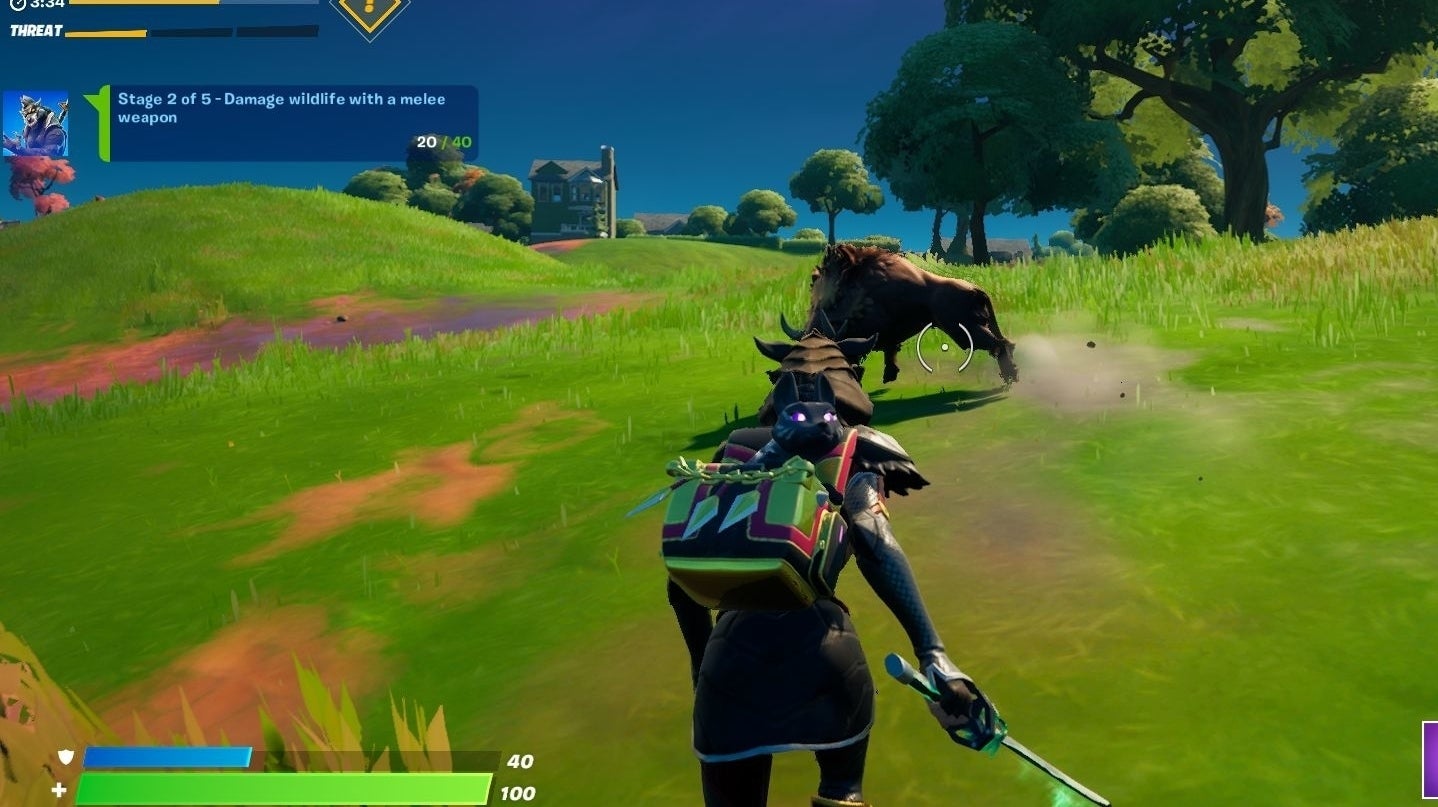Select the quest panel header text

point(280,100)
